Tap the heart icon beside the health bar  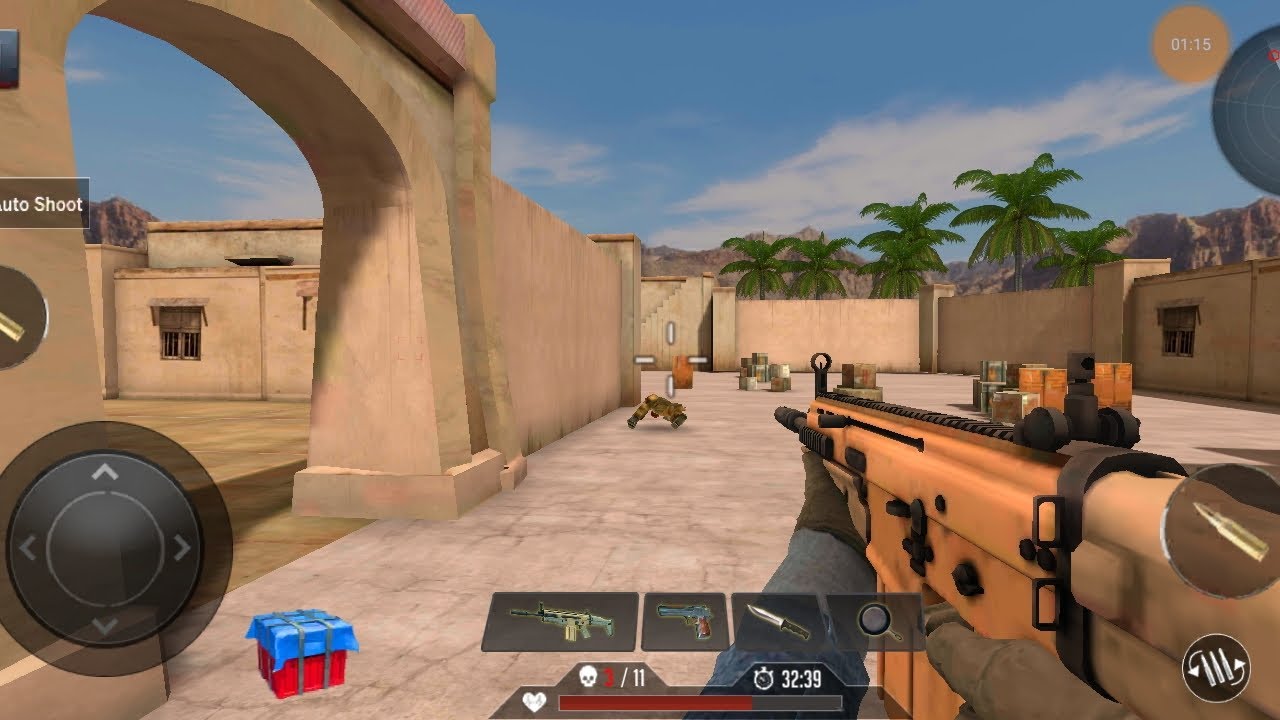pos(533,702)
